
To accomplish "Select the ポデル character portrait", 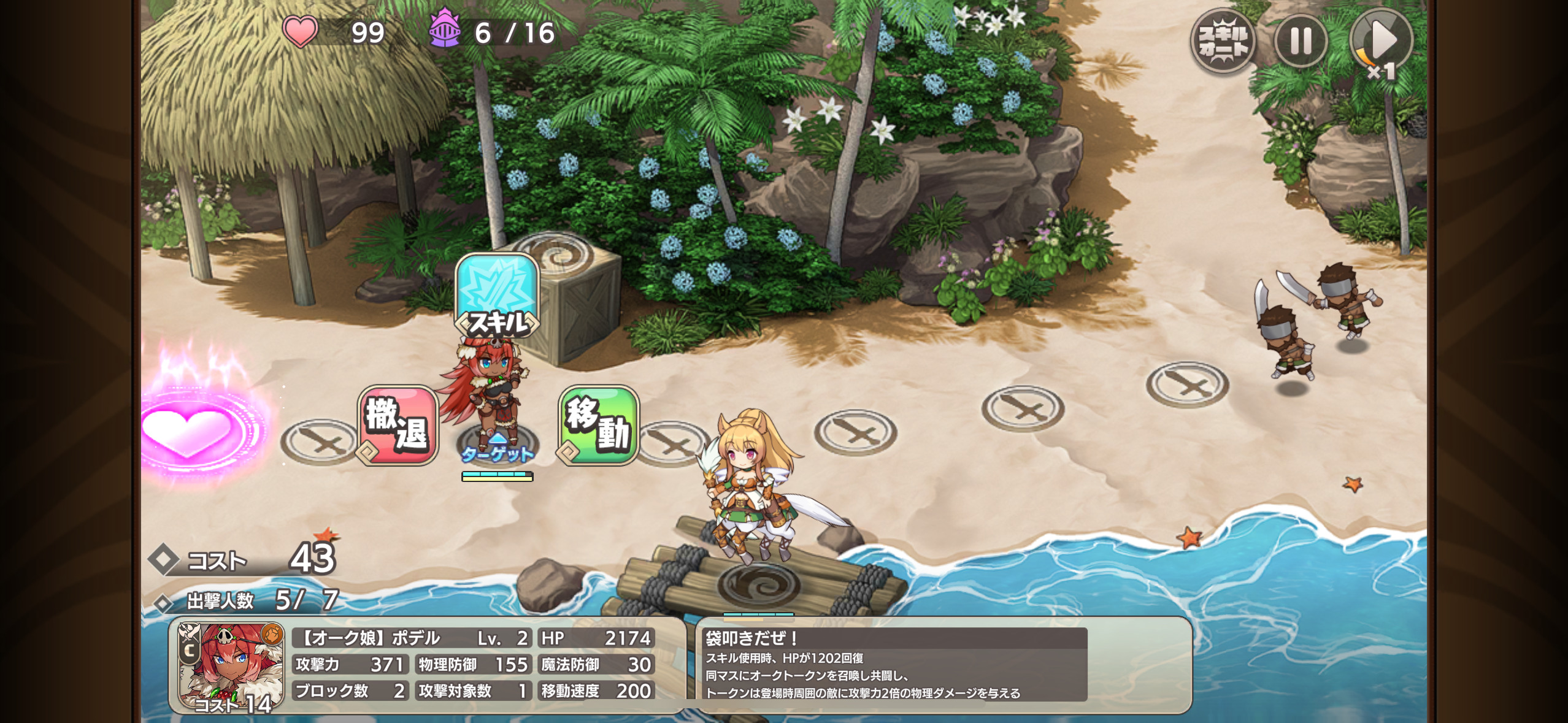I will (x=231, y=667).
